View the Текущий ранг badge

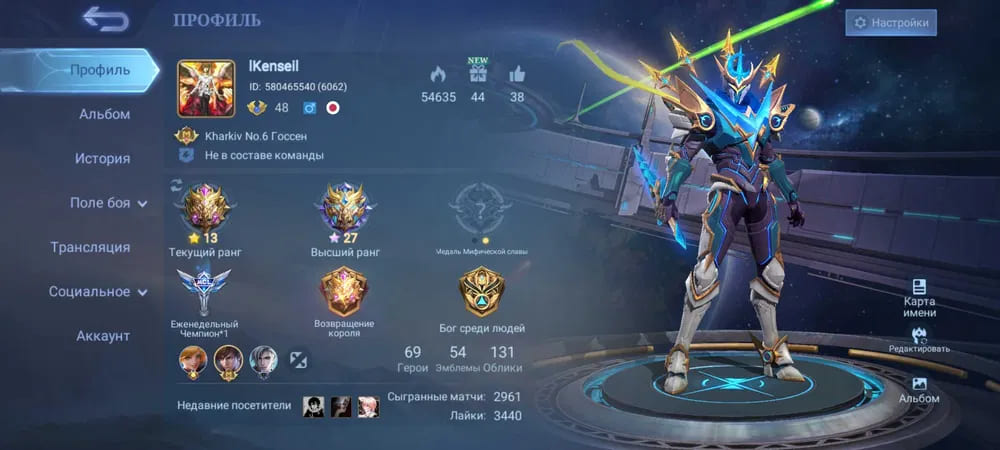pyautogui.click(x=204, y=210)
